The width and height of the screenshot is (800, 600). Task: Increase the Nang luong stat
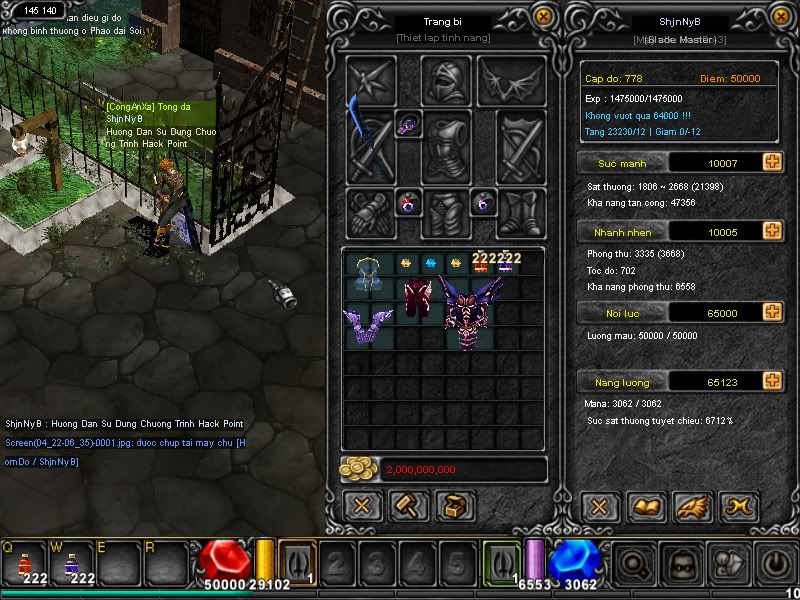point(772,381)
